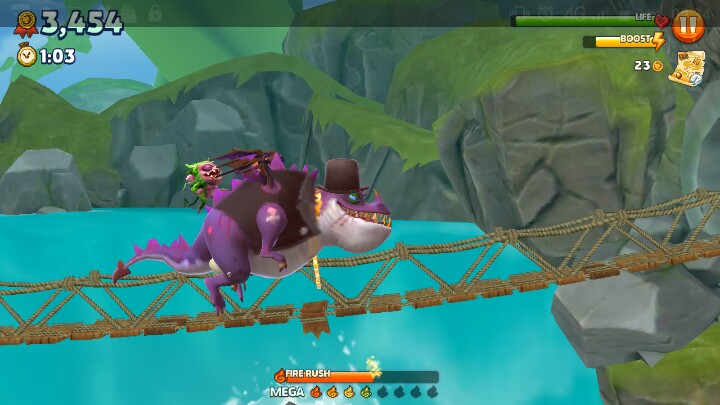This screenshot has height=405, width=720.
Task: Pause the game with the orange button
Action: click(x=688, y=25)
